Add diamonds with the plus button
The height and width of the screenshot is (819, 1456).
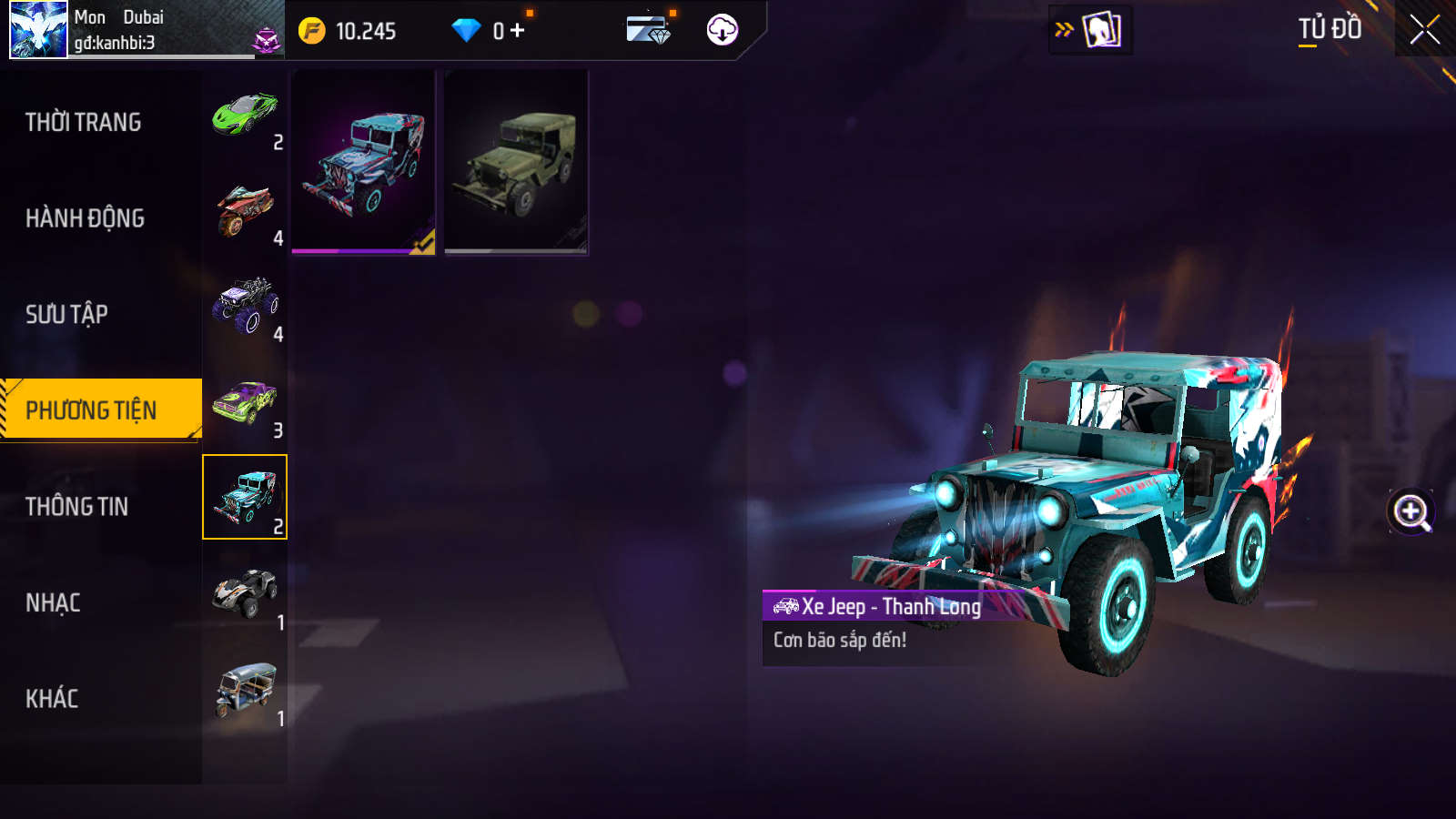pyautogui.click(x=518, y=31)
